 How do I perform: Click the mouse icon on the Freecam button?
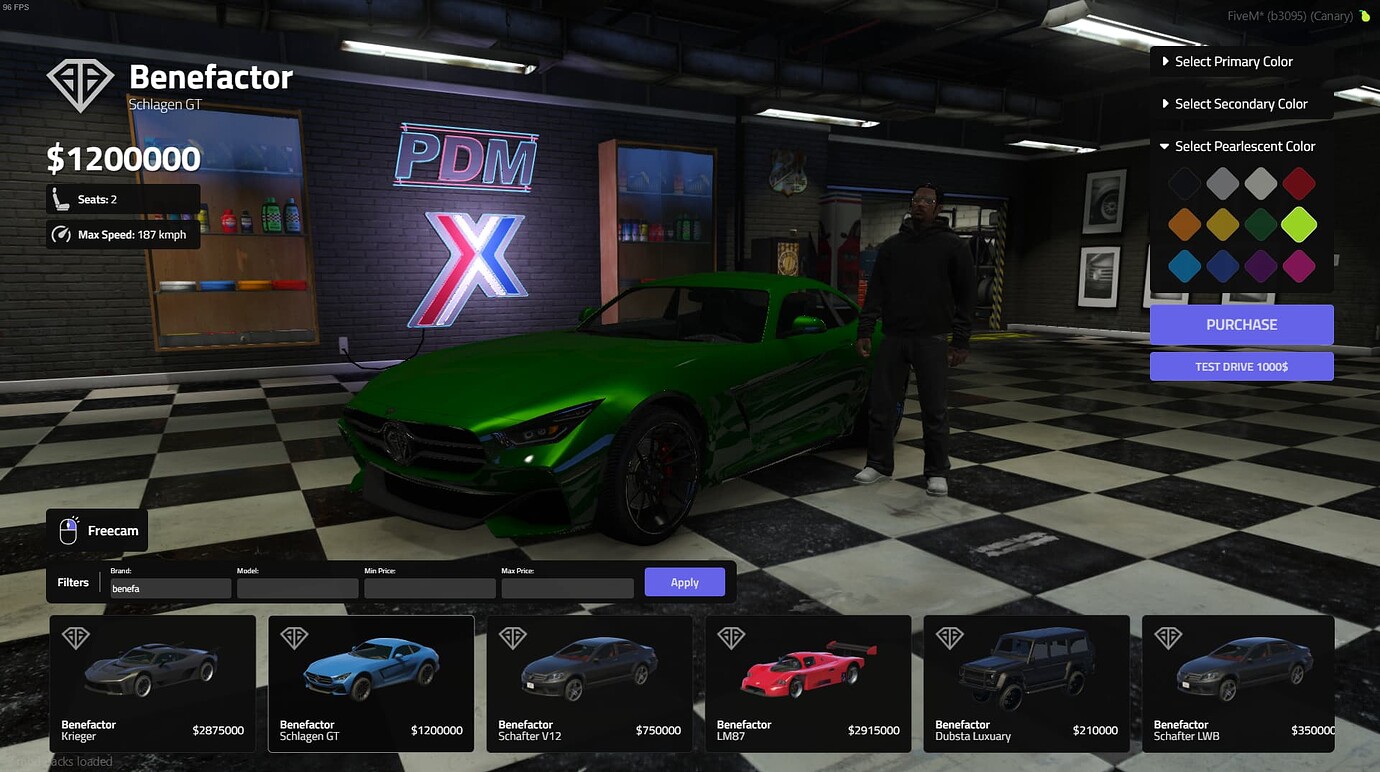pos(67,530)
